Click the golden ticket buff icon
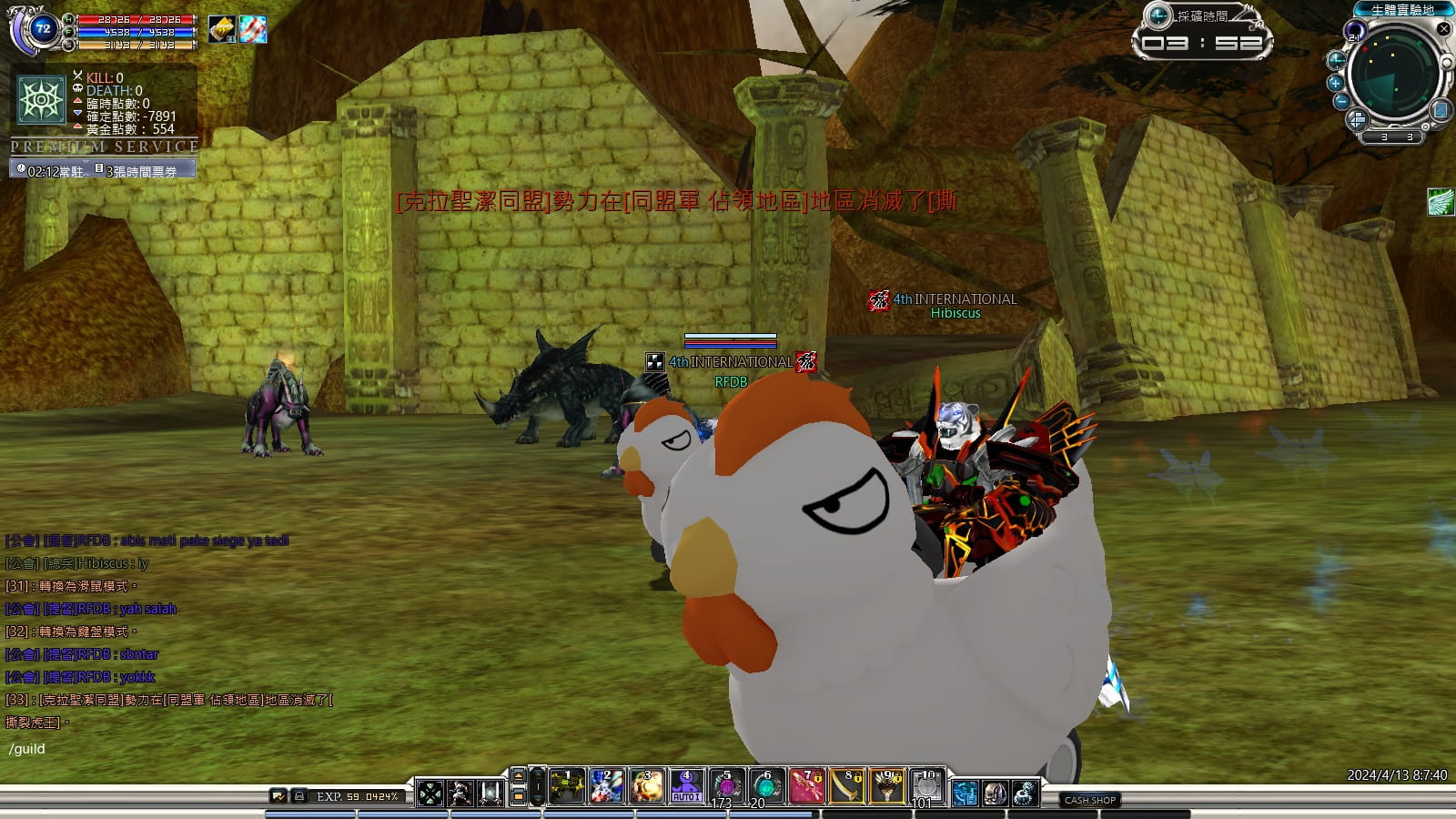The image size is (1456, 819). 221,30
